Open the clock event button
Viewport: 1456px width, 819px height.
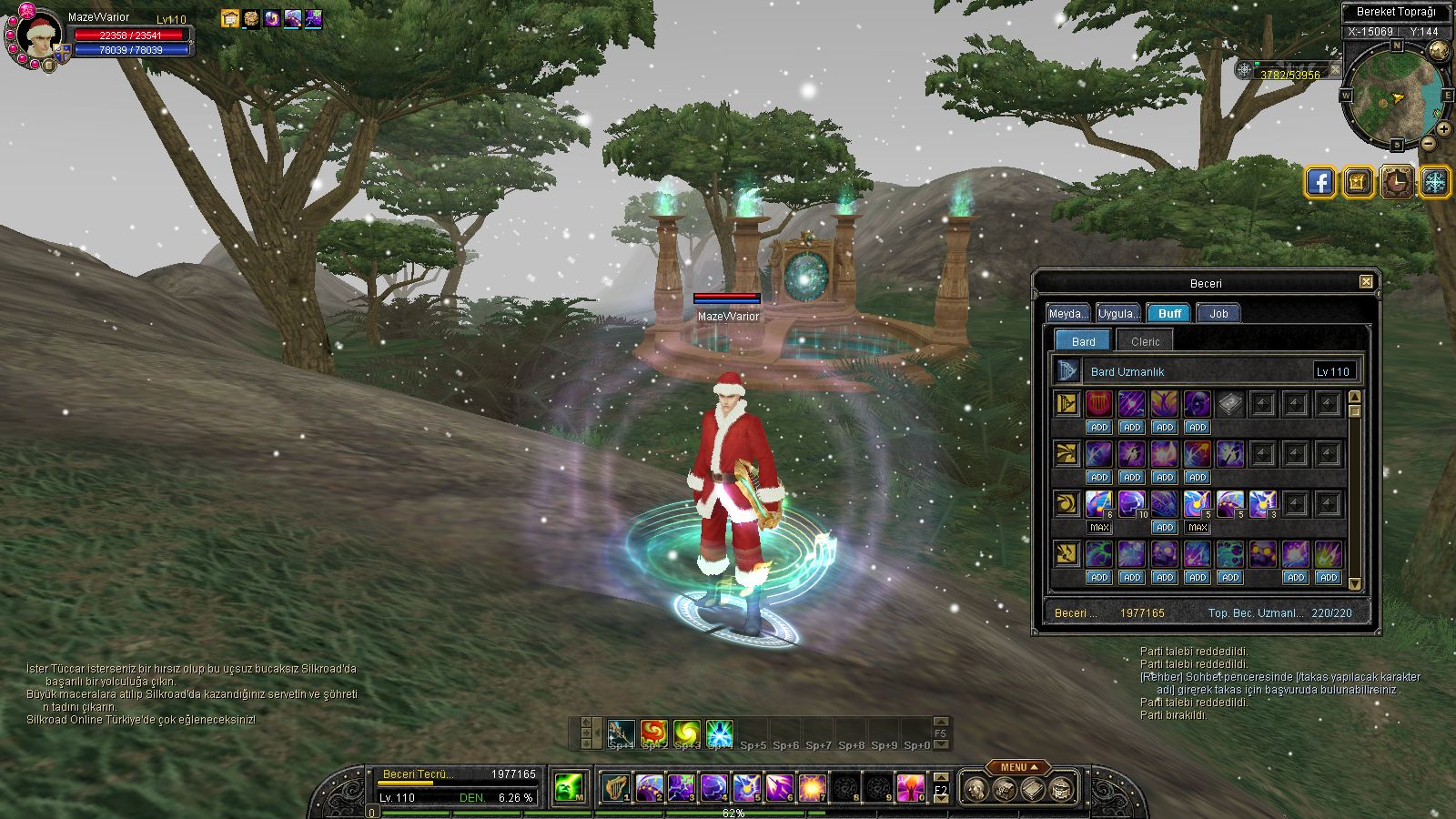(x=1396, y=182)
